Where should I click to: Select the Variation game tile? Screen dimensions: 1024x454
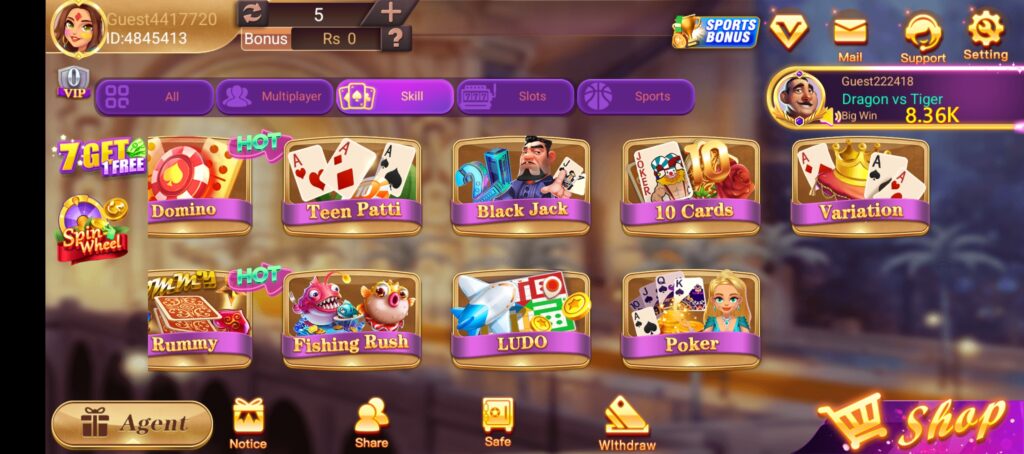[860, 185]
